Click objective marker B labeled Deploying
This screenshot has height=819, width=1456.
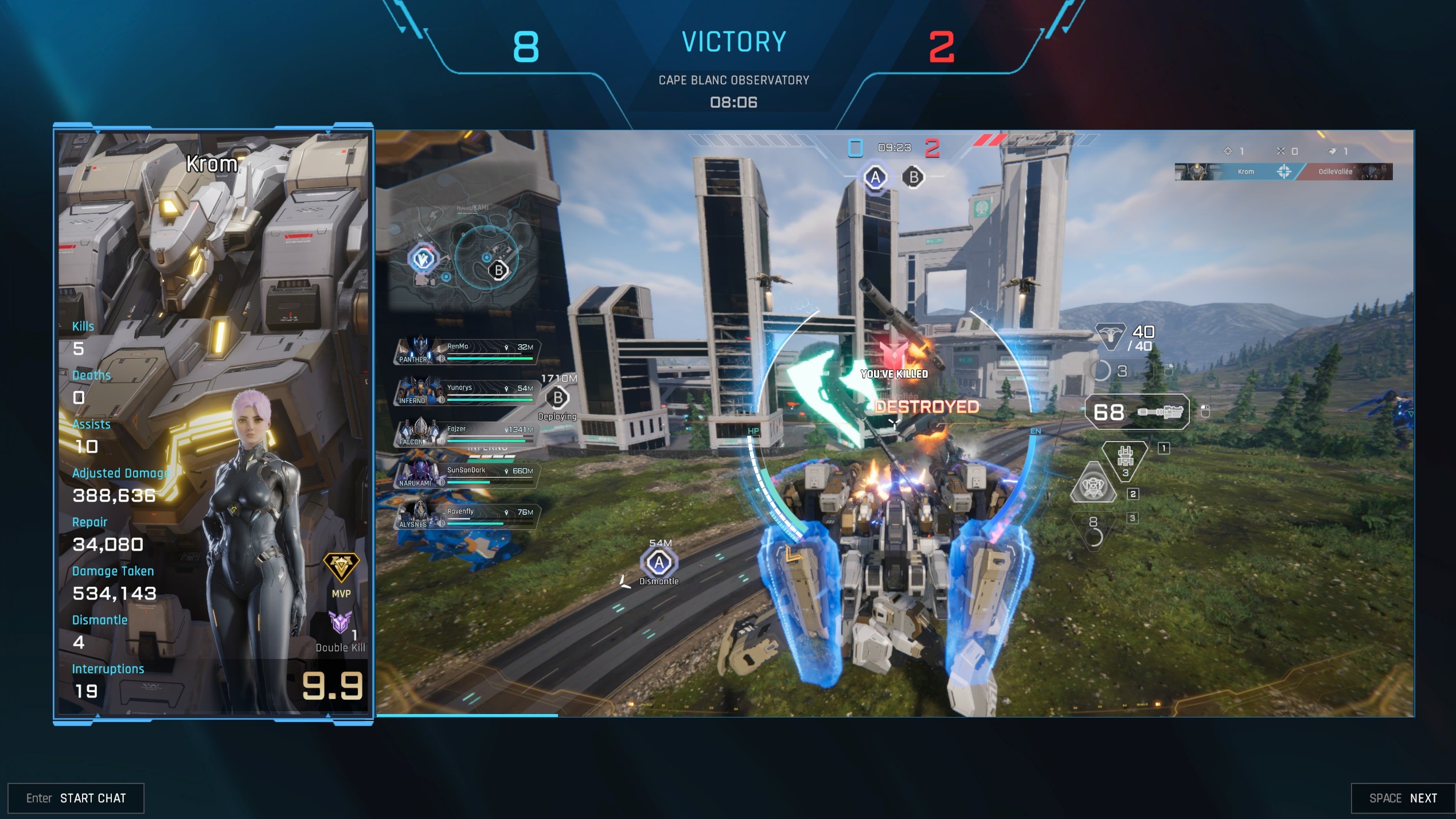click(556, 396)
